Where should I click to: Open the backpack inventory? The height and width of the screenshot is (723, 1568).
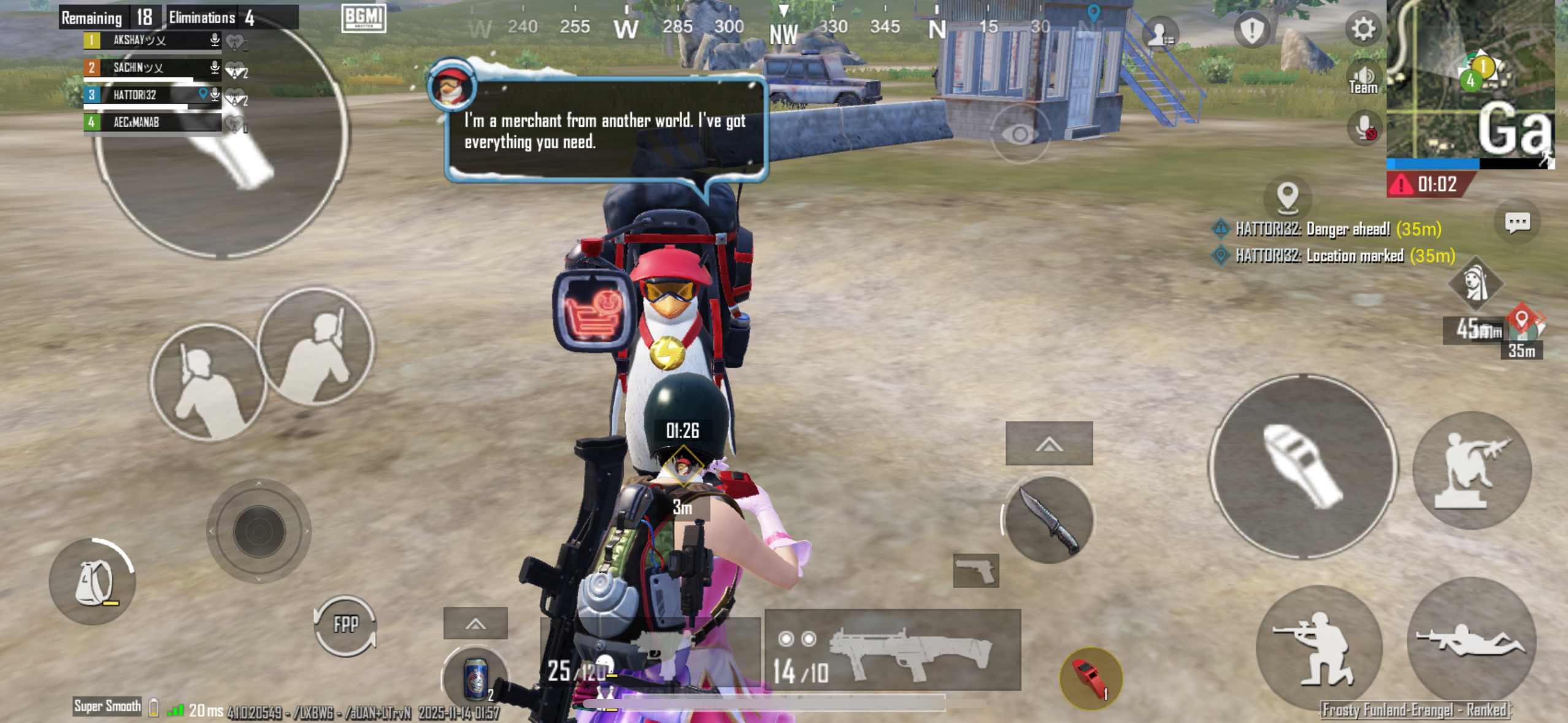(93, 581)
